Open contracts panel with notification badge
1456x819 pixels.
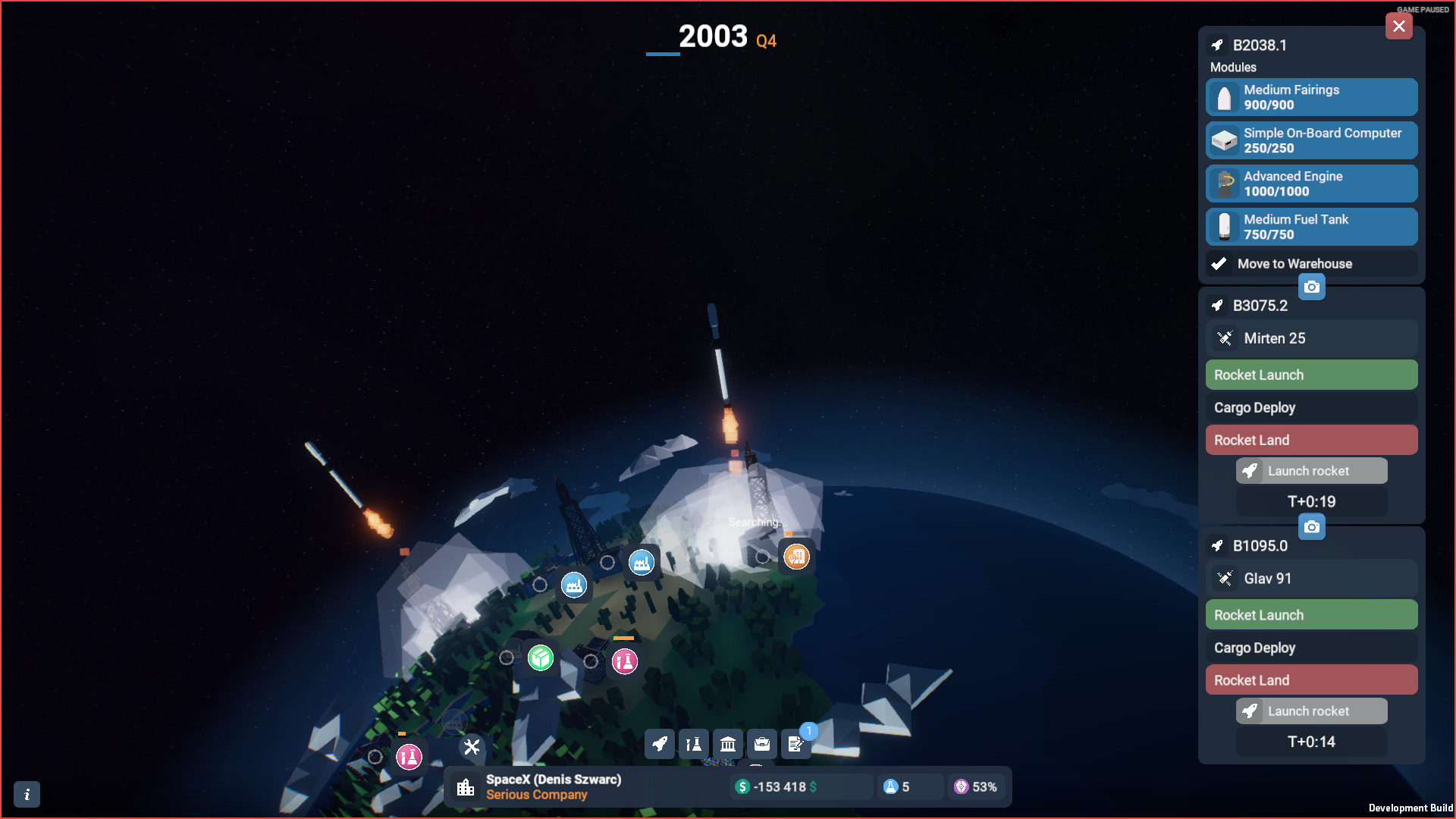click(x=795, y=744)
